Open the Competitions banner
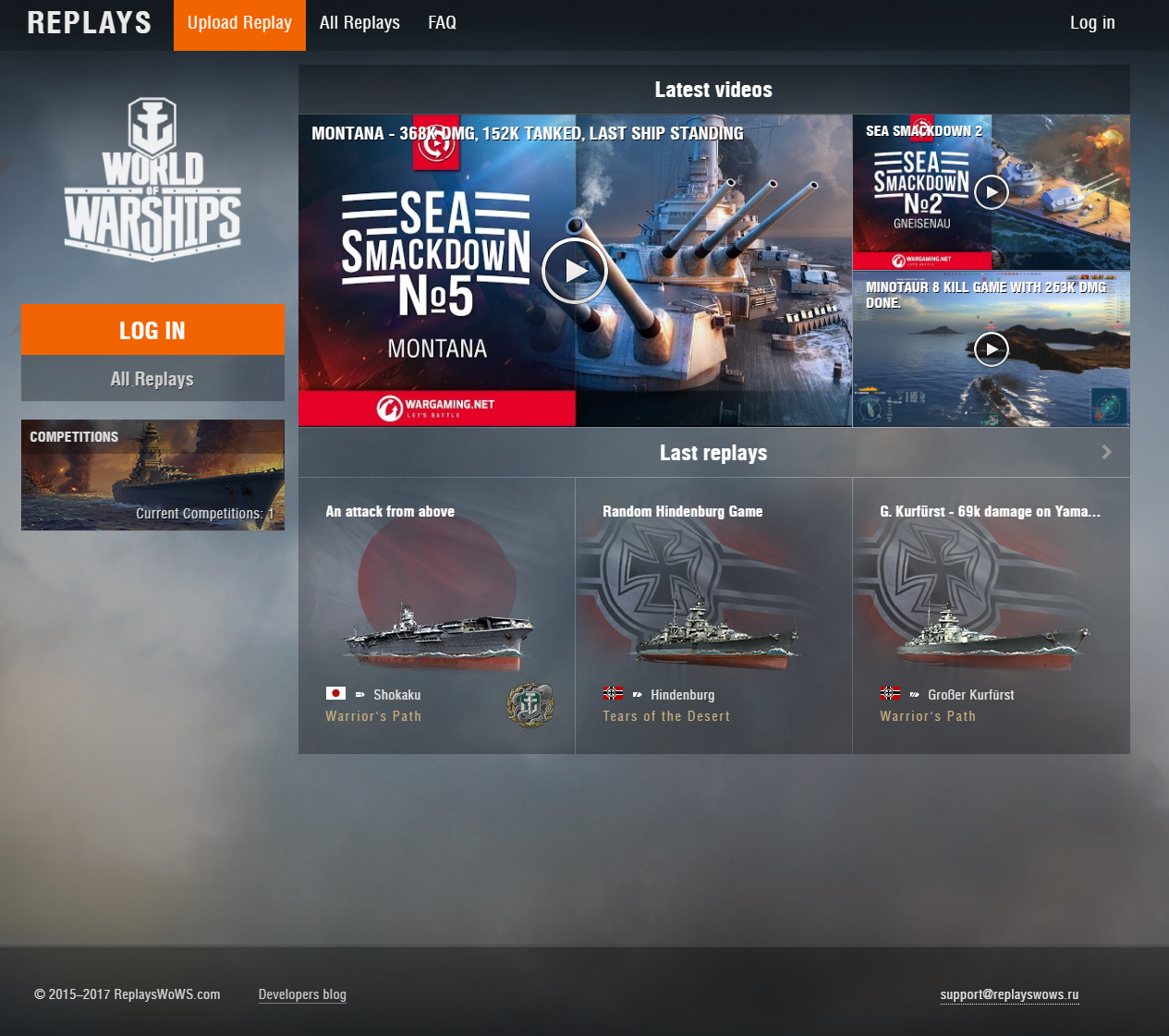1169x1036 pixels. click(x=152, y=475)
